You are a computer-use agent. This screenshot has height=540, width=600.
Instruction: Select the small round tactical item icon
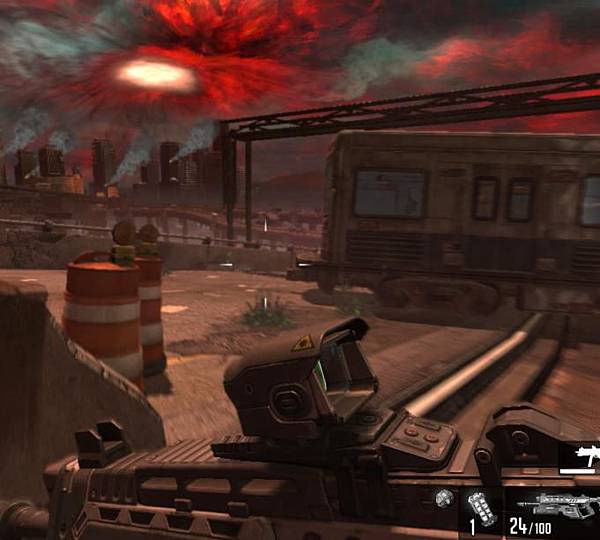[445, 497]
